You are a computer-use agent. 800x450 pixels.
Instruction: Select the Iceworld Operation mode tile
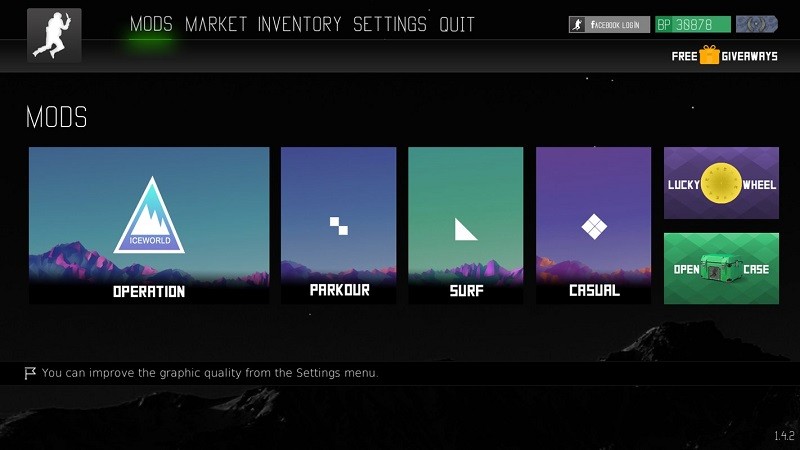coord(149,225)
